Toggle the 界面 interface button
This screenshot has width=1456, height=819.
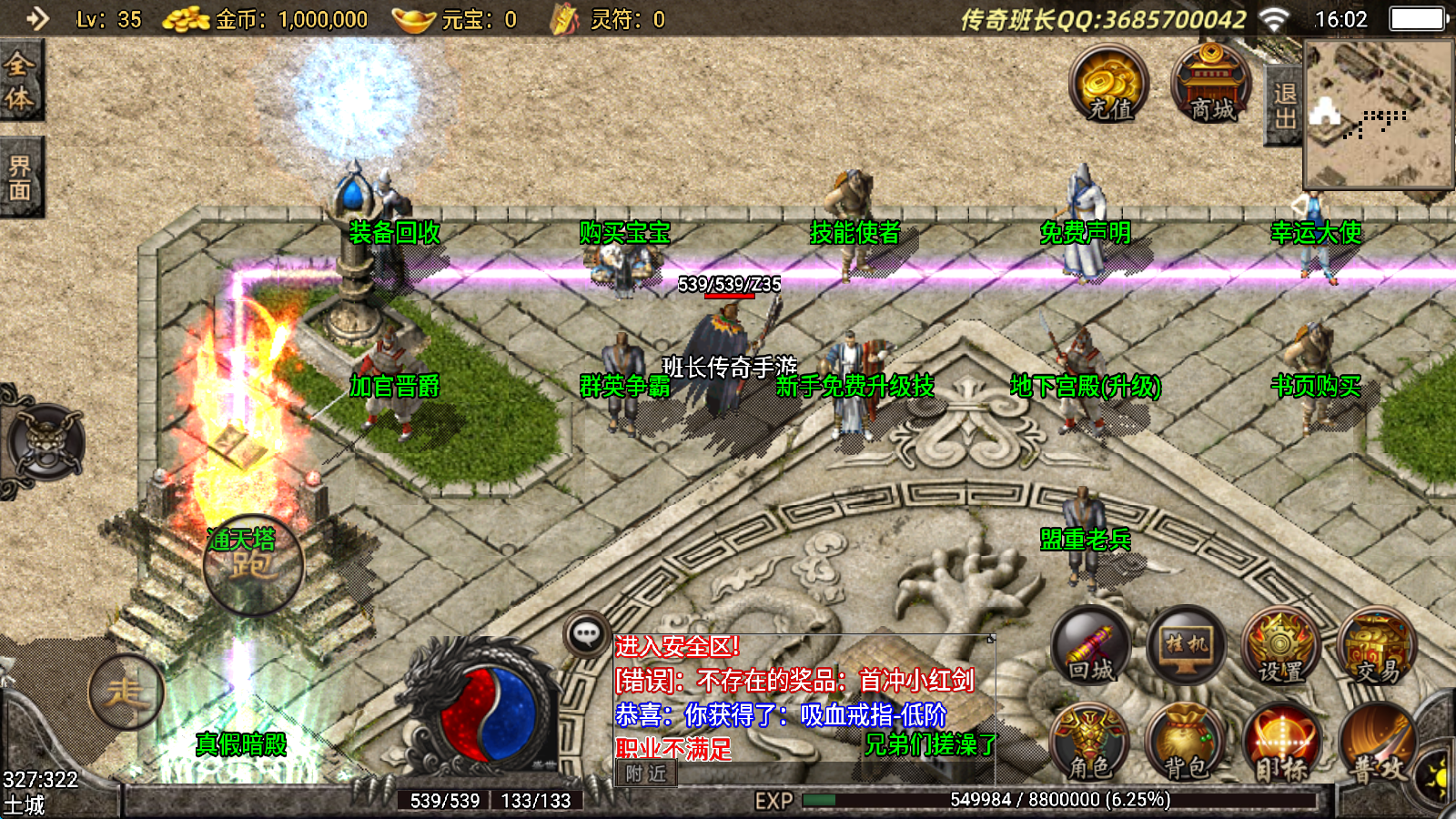(20, 177)
